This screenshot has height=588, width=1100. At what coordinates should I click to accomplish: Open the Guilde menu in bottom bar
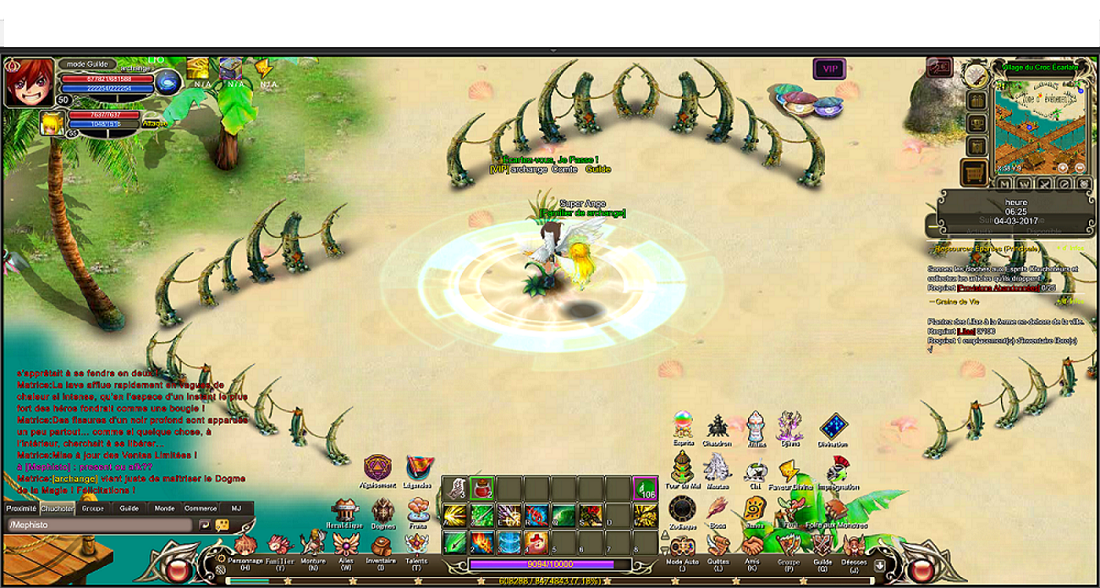coord(822,545)
